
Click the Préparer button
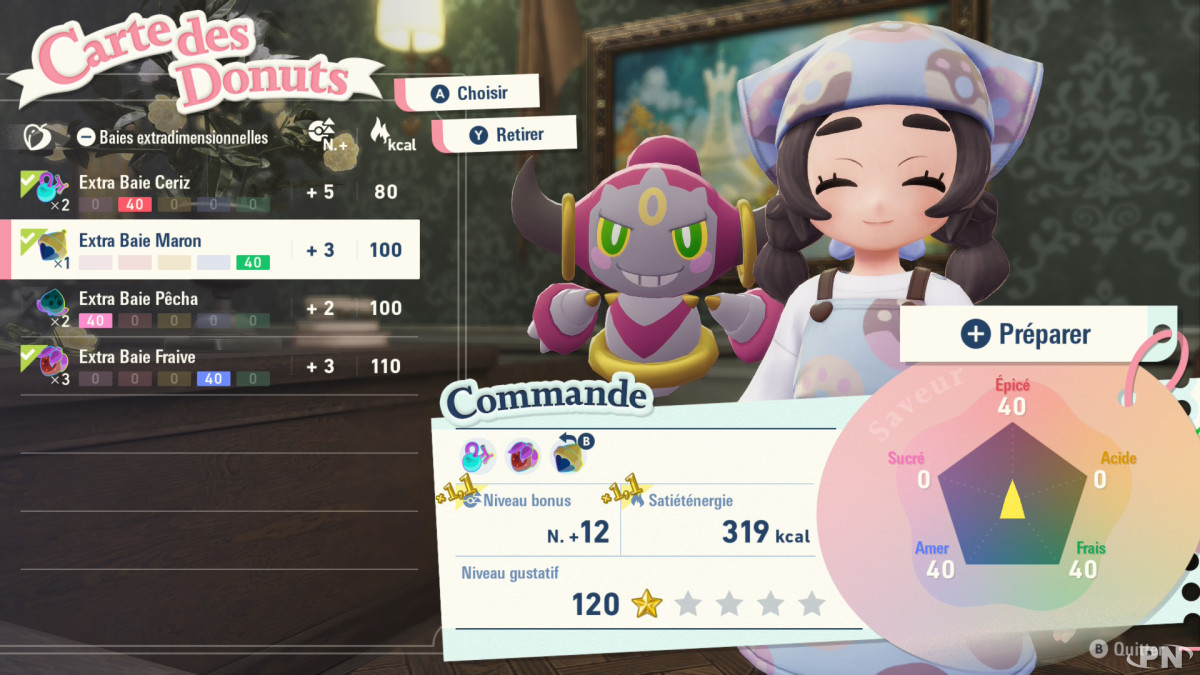click(1025, 334)
